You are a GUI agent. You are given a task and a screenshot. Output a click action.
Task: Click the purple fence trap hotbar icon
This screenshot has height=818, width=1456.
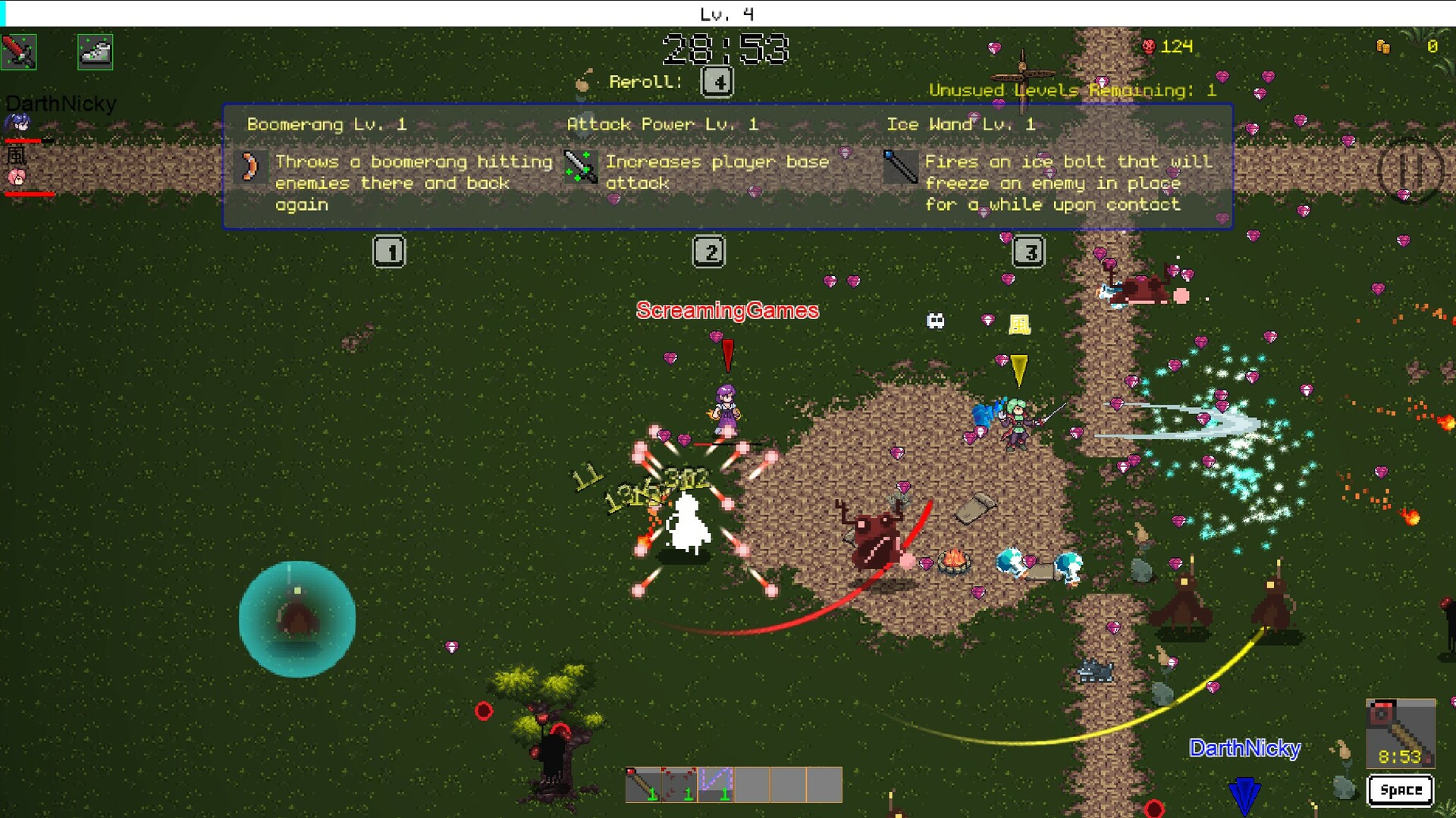pyautogui.click(x=715, y=783)
